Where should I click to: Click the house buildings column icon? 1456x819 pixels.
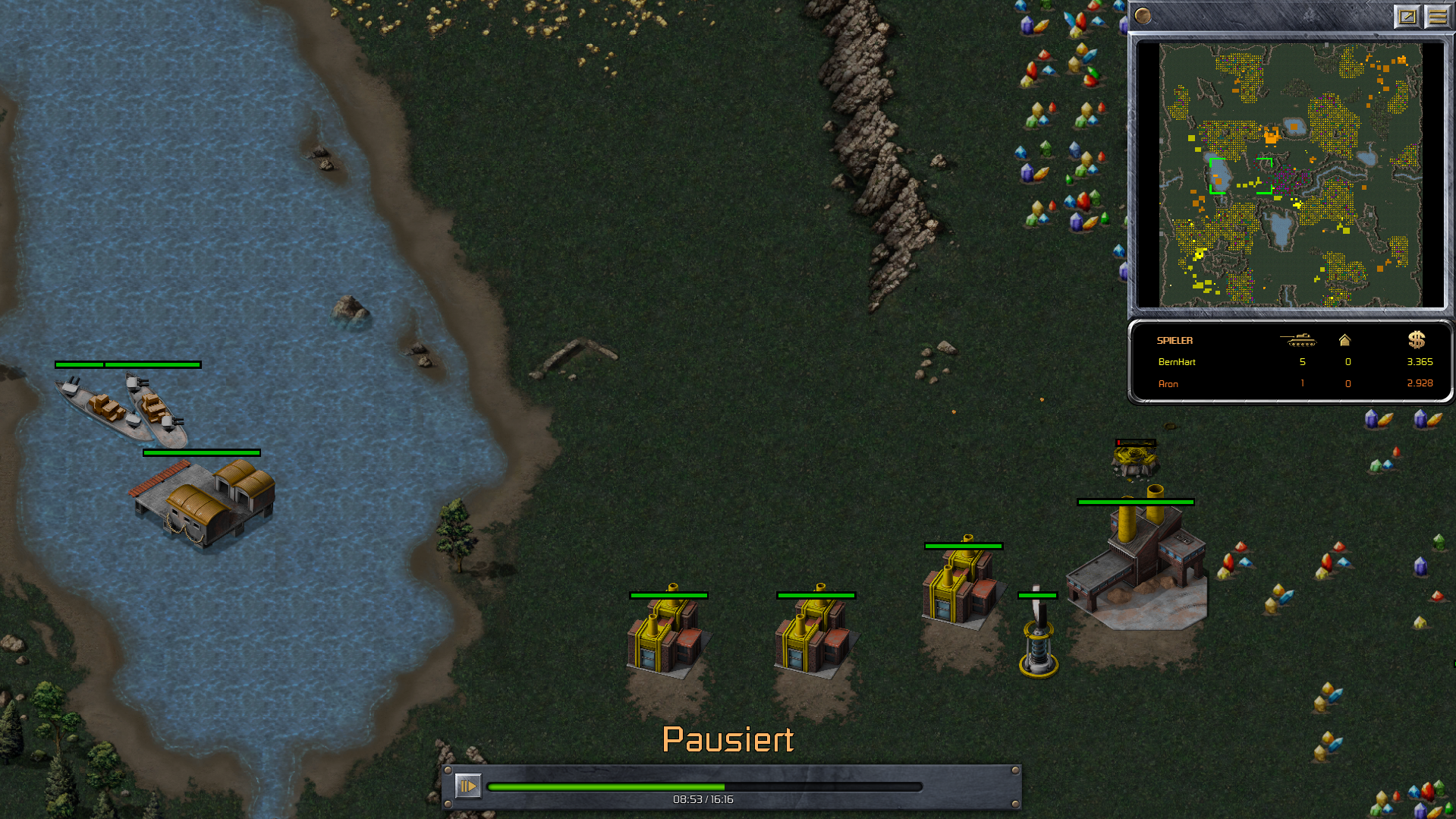click(x=1344, y=340)
